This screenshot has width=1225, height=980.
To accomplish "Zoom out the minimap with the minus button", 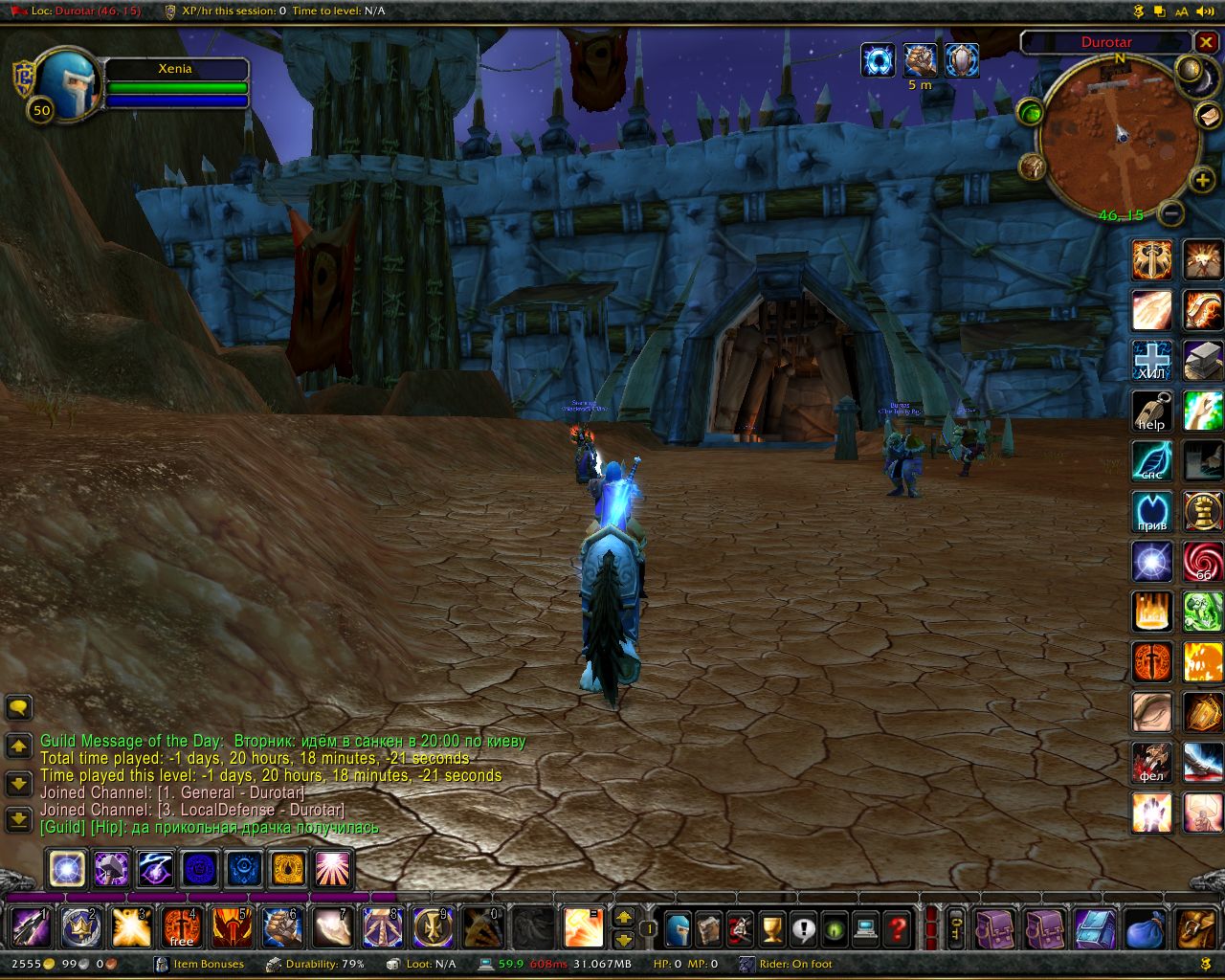I will [x=1170, y=212].
